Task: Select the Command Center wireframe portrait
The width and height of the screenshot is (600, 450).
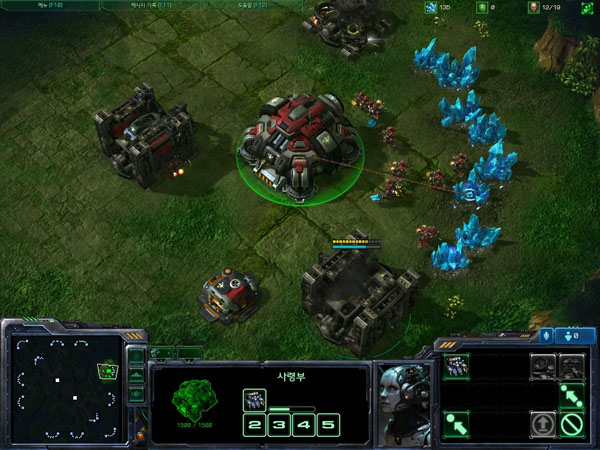Action: [190, 393]
